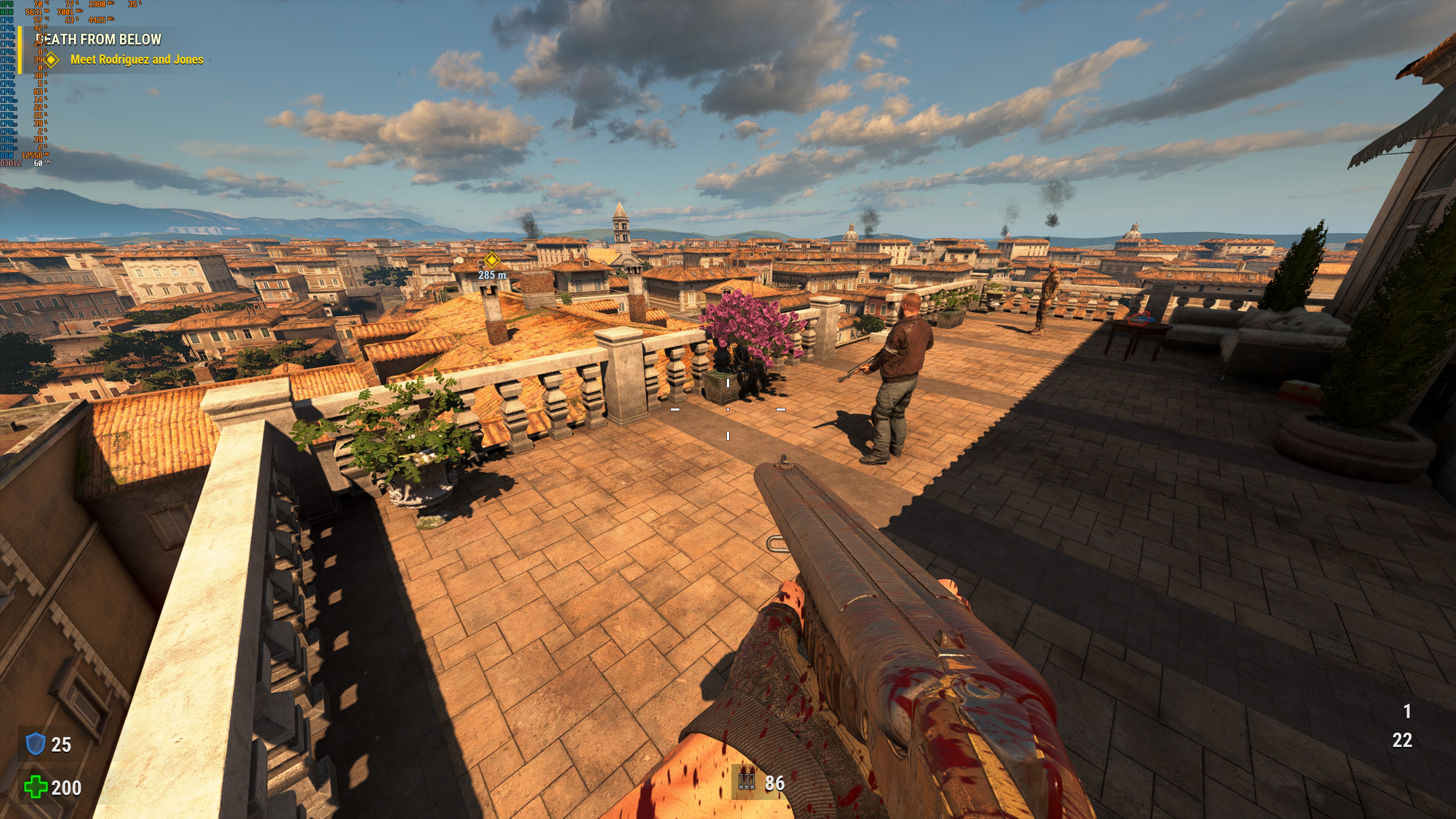The image size is (1456, 819).
Task: Click the green health cross icon
Action: 36,787
